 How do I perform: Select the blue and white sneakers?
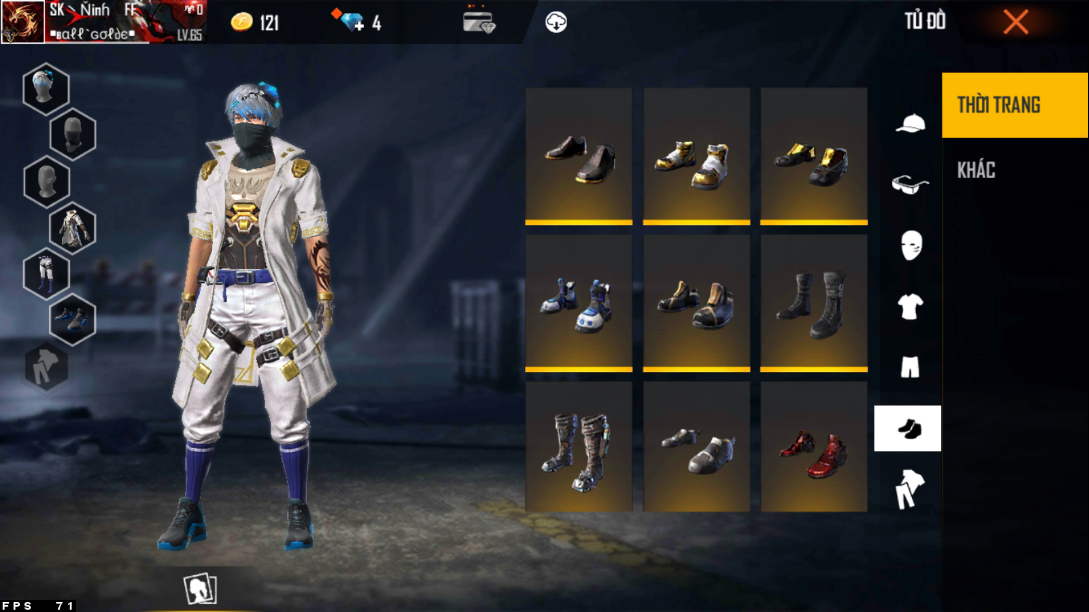[579, 302]
